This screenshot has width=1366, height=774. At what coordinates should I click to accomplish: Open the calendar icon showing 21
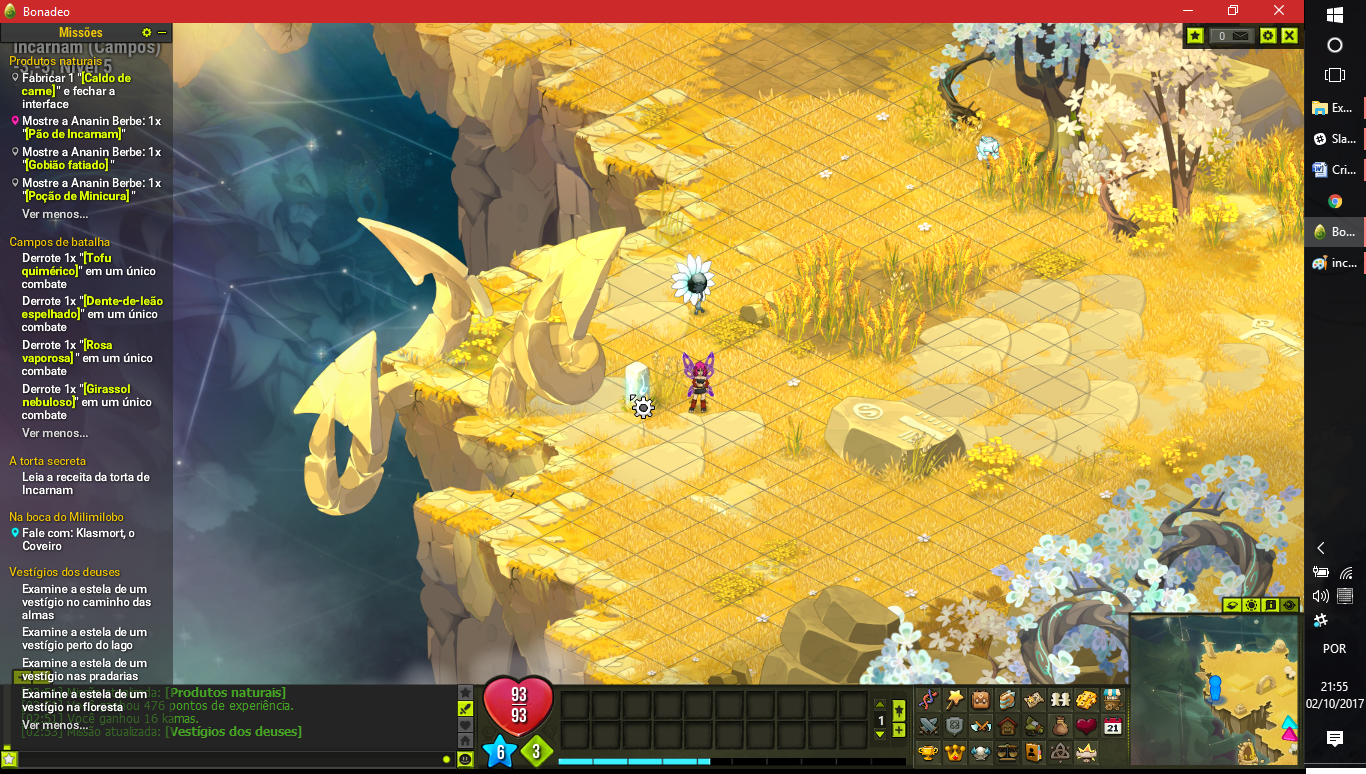(1112, 726)
